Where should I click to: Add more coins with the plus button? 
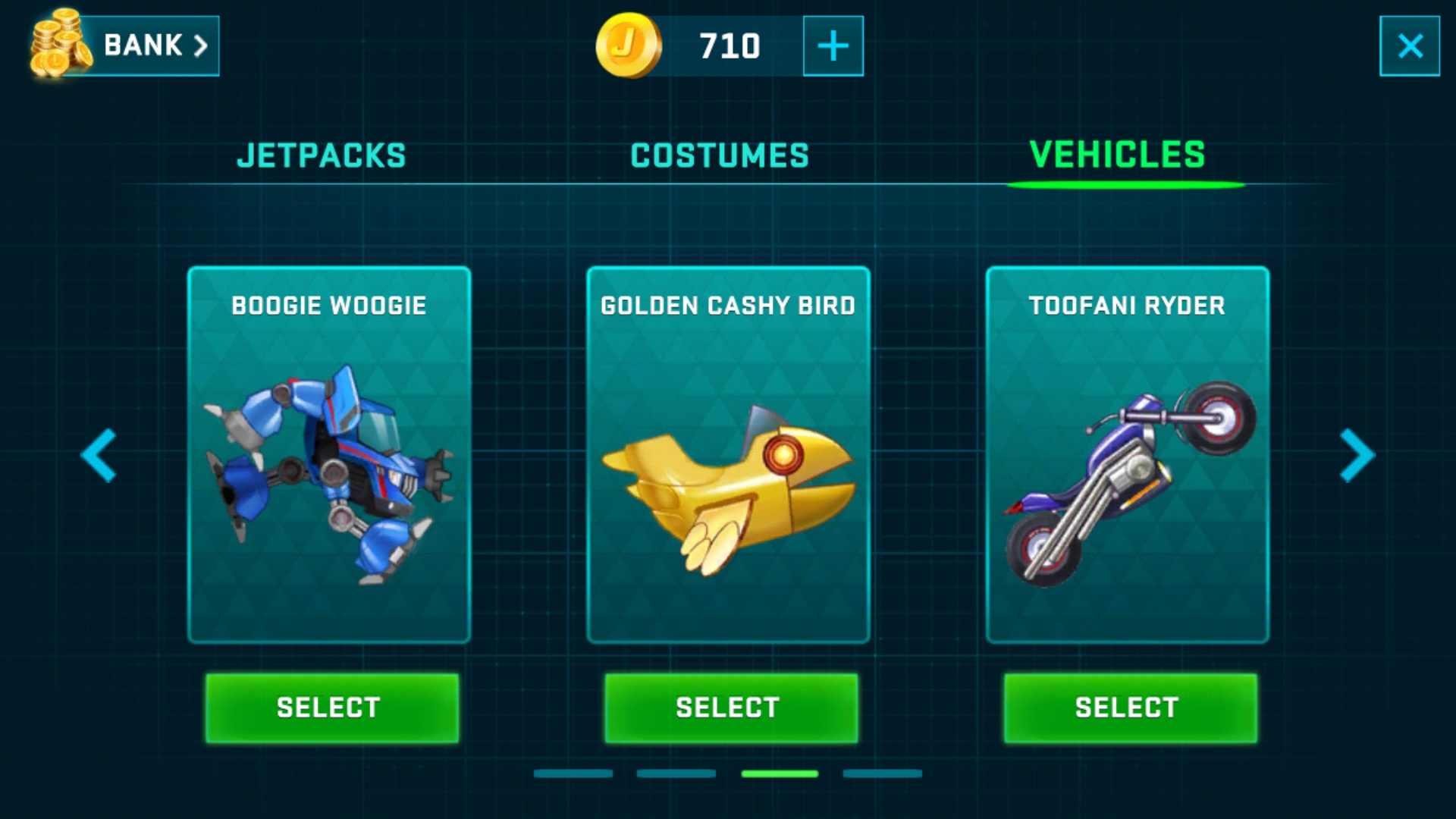coord(833,45)
